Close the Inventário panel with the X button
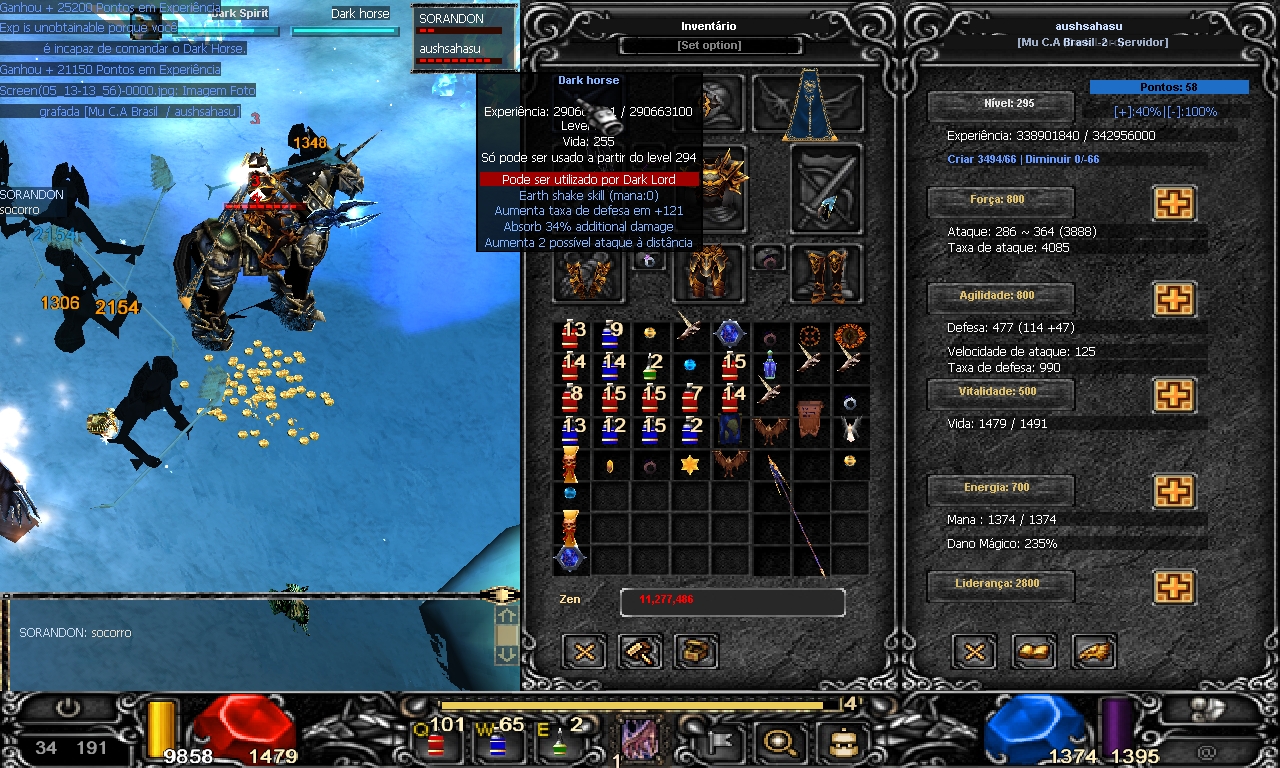The image size is (1280, 768). (584, 652)
